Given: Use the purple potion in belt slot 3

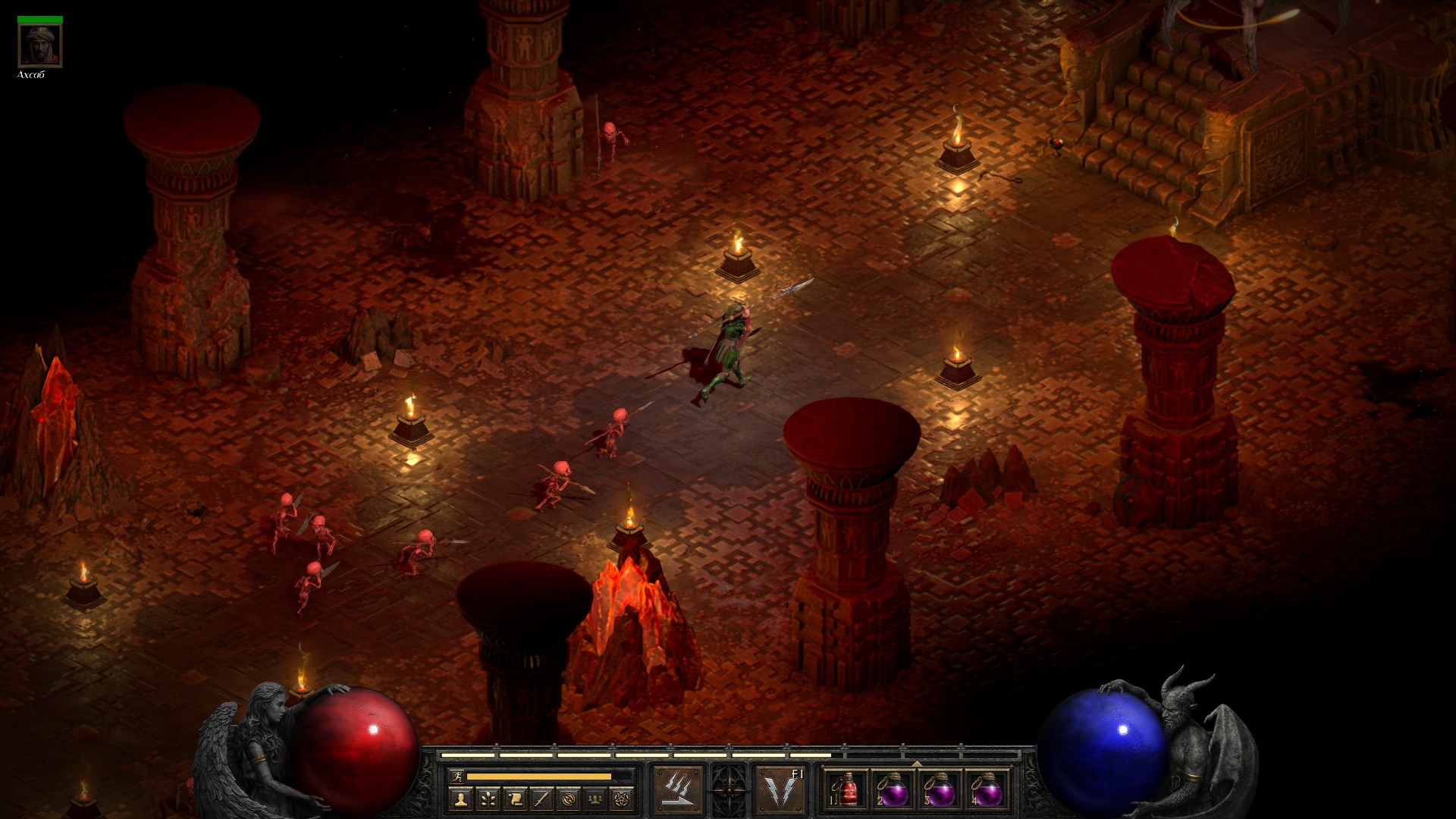Looking at the screenshot, I should 940,790.
